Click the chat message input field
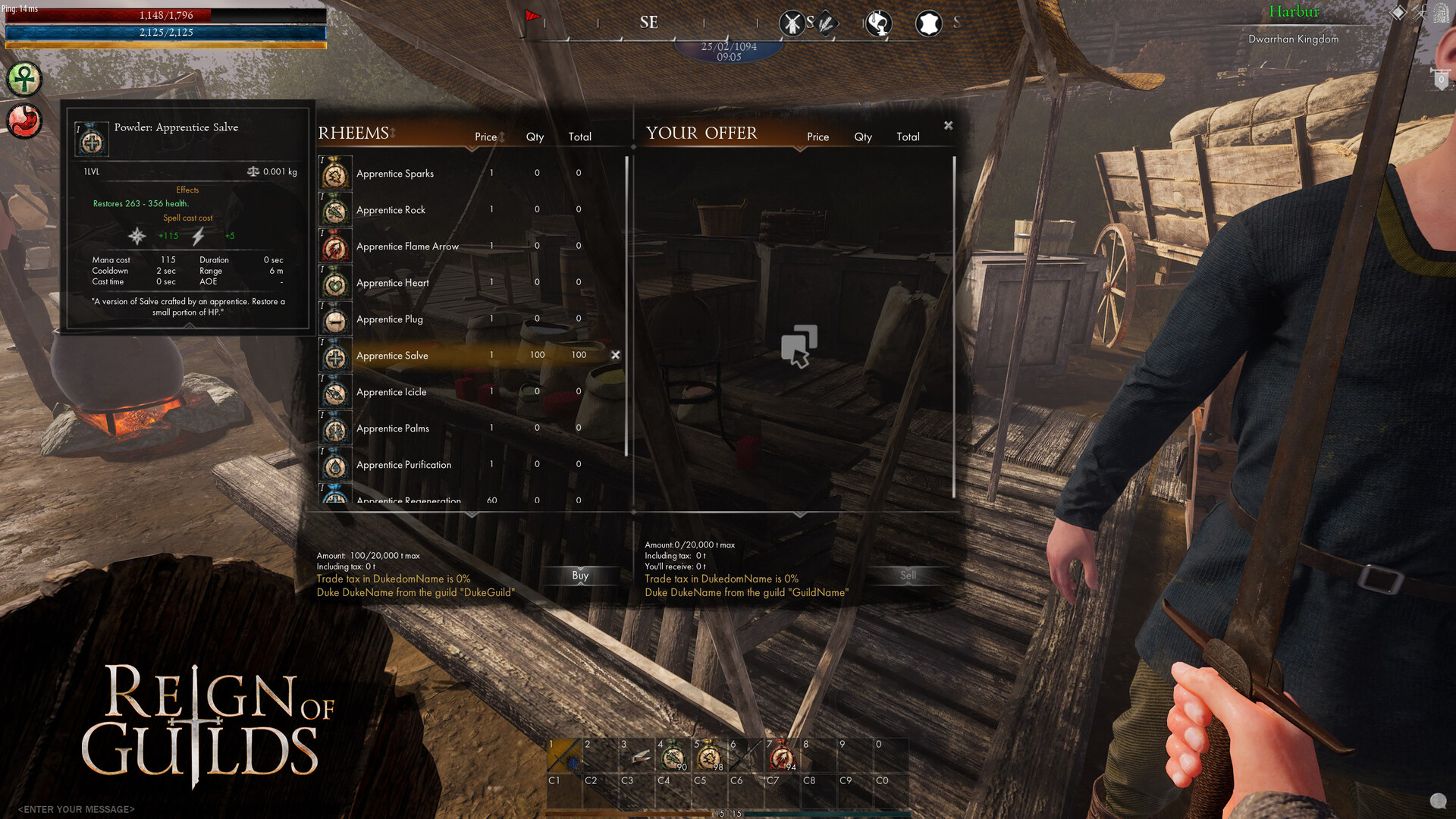Image resolution: width=1456 pixels, height=819 pixels. tap(76, 808)
